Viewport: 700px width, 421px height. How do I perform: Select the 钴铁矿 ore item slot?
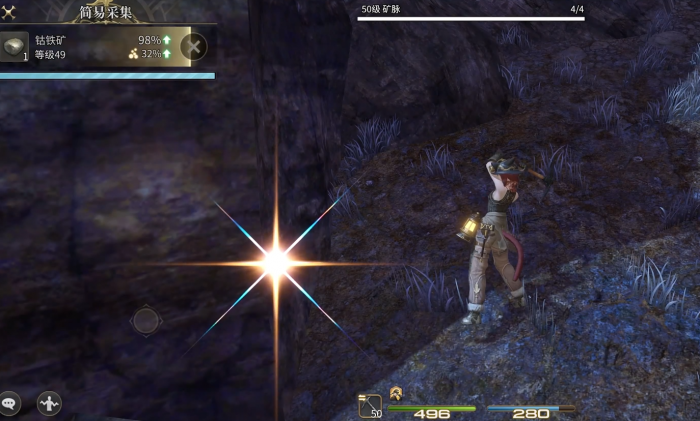[x=15, y=47]
